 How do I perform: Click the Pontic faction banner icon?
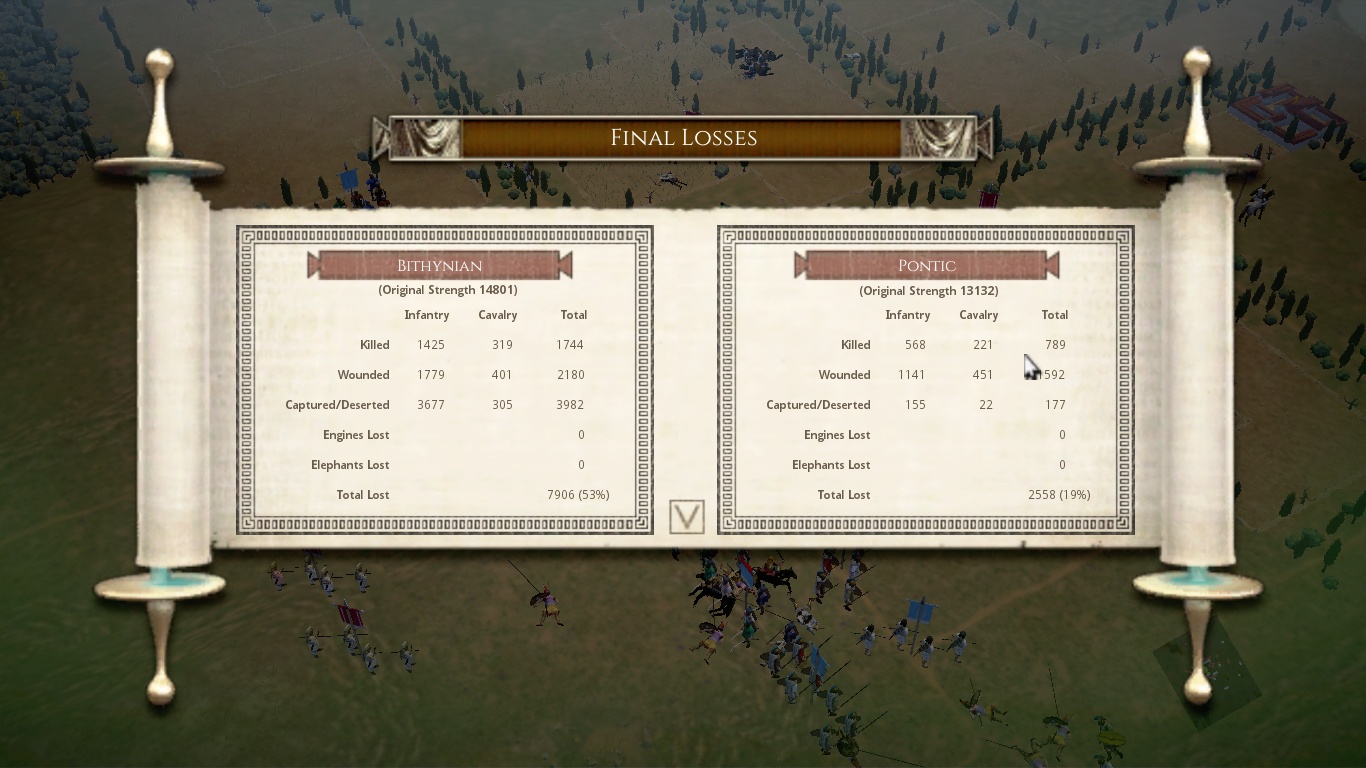click(x=926, y=265)
